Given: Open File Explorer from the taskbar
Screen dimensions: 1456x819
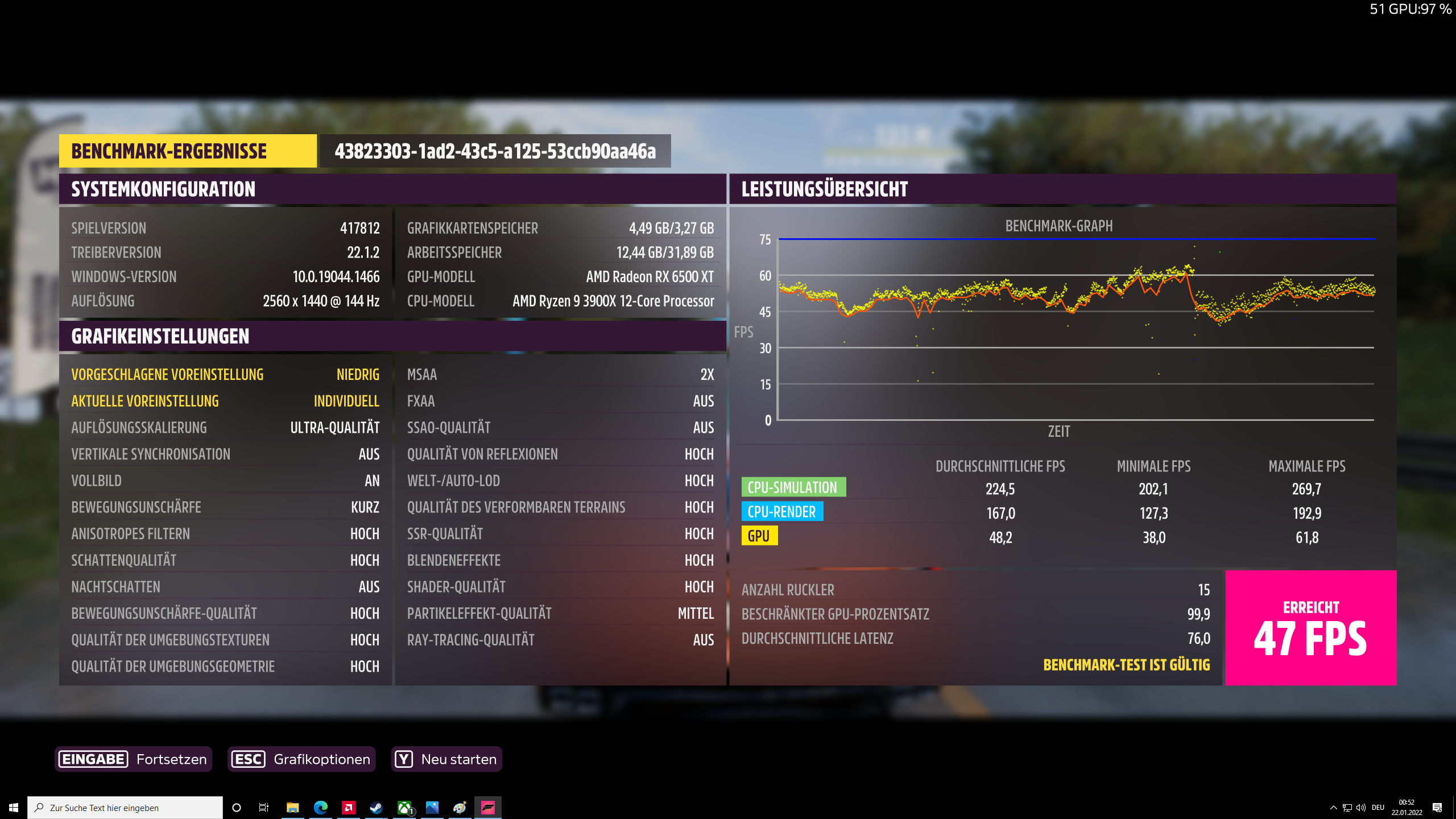Looking at the screenshot, I should (292, 807).
